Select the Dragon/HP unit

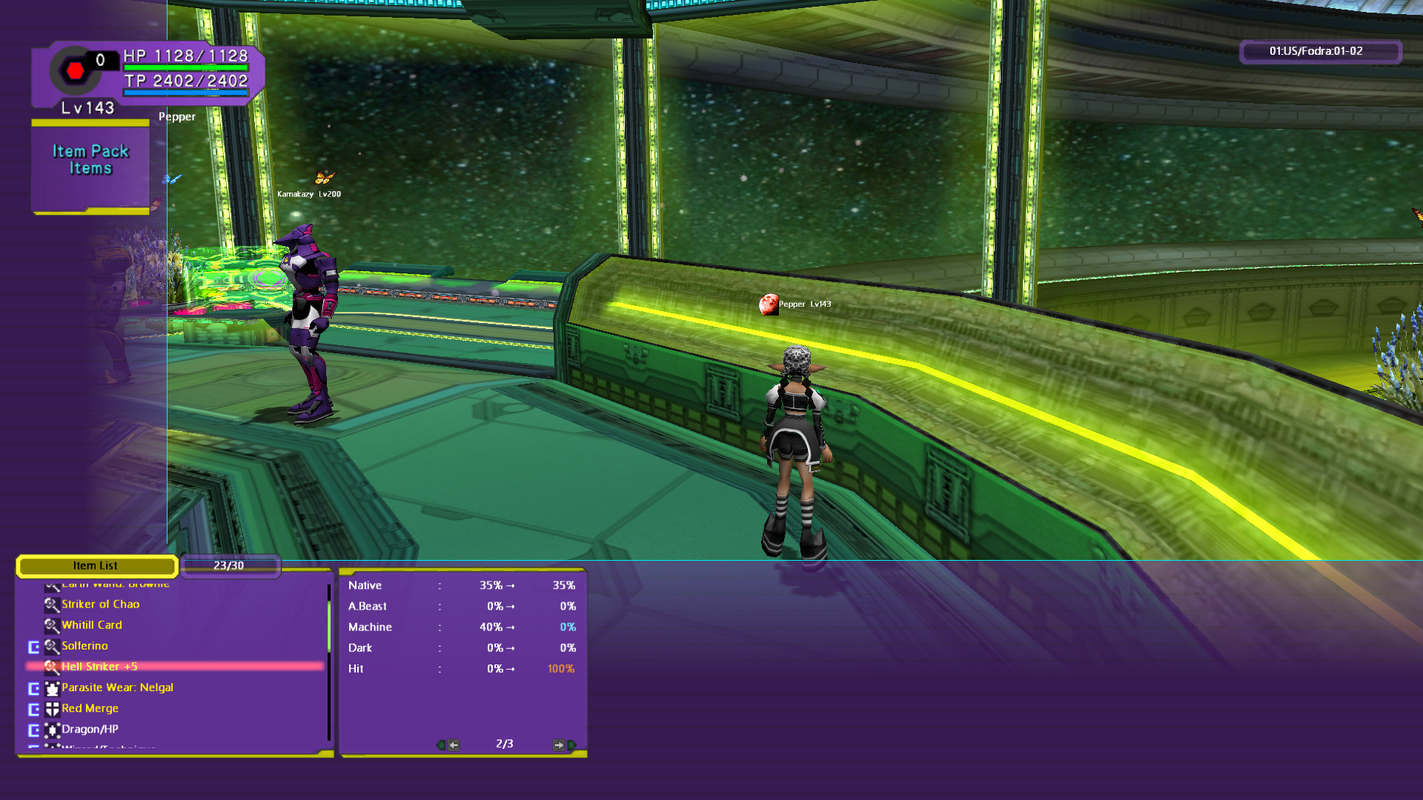pos(90,730)
